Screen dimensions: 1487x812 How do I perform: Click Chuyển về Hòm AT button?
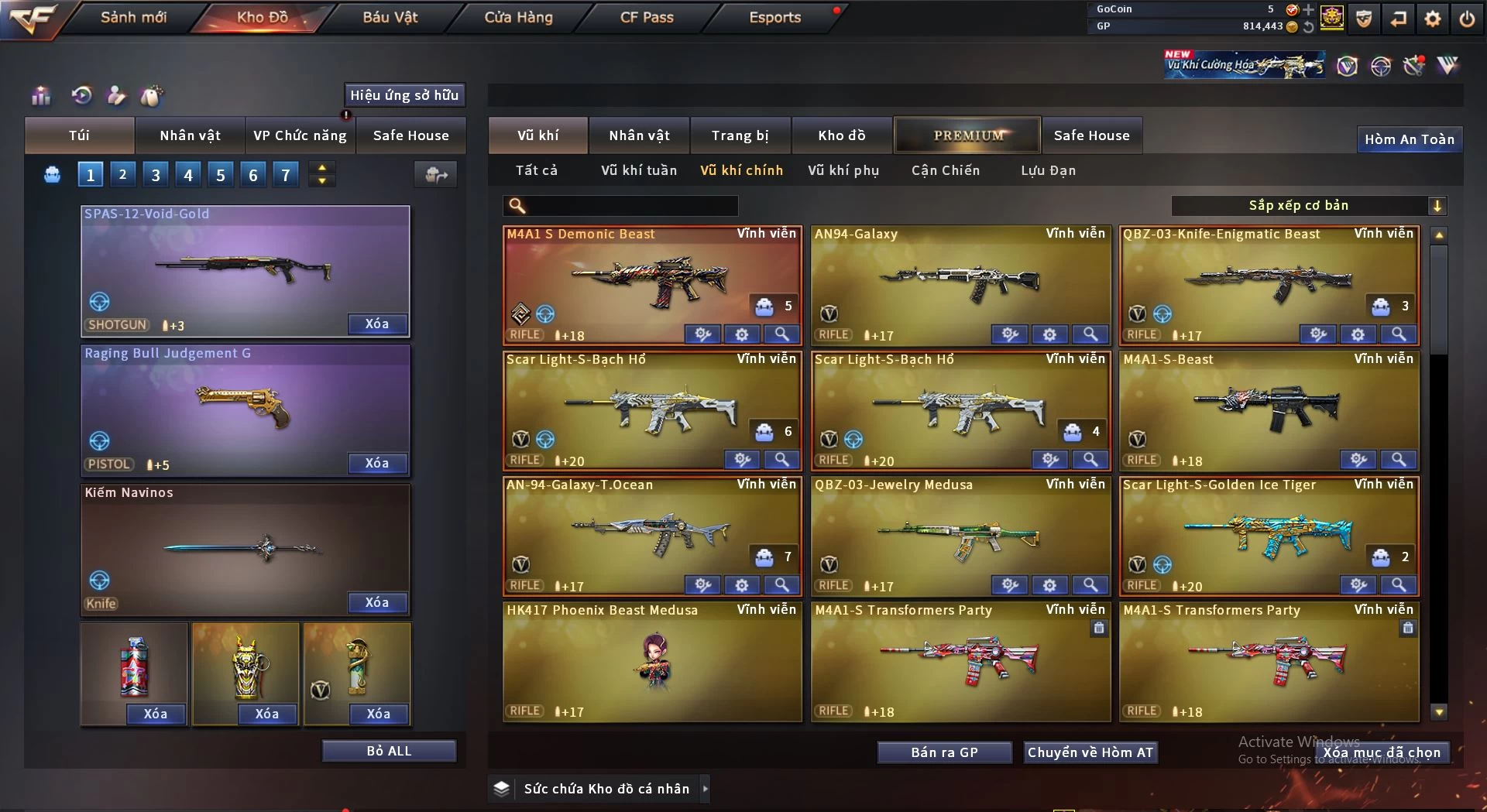(x=1090, y=752)
